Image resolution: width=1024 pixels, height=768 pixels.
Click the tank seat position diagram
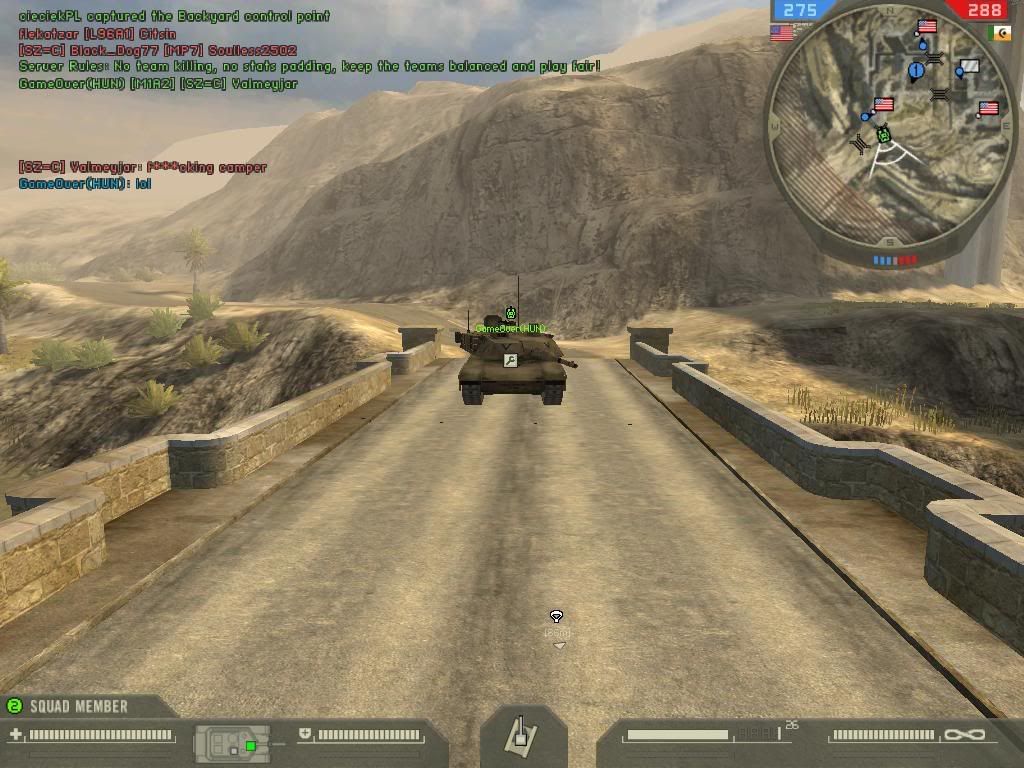232,742
